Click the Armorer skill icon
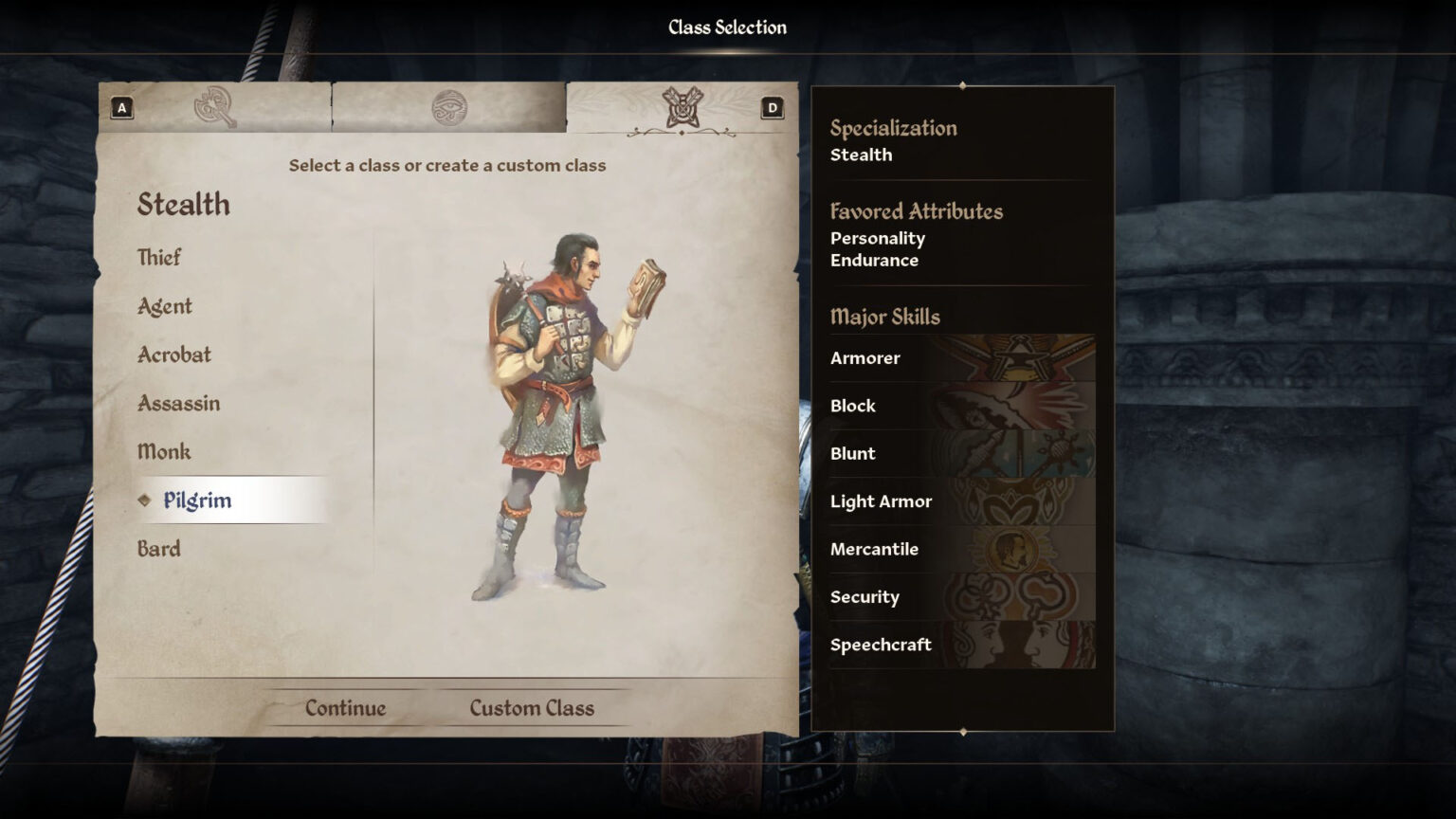This screenshot has height=819, width=1456. 1014,358
